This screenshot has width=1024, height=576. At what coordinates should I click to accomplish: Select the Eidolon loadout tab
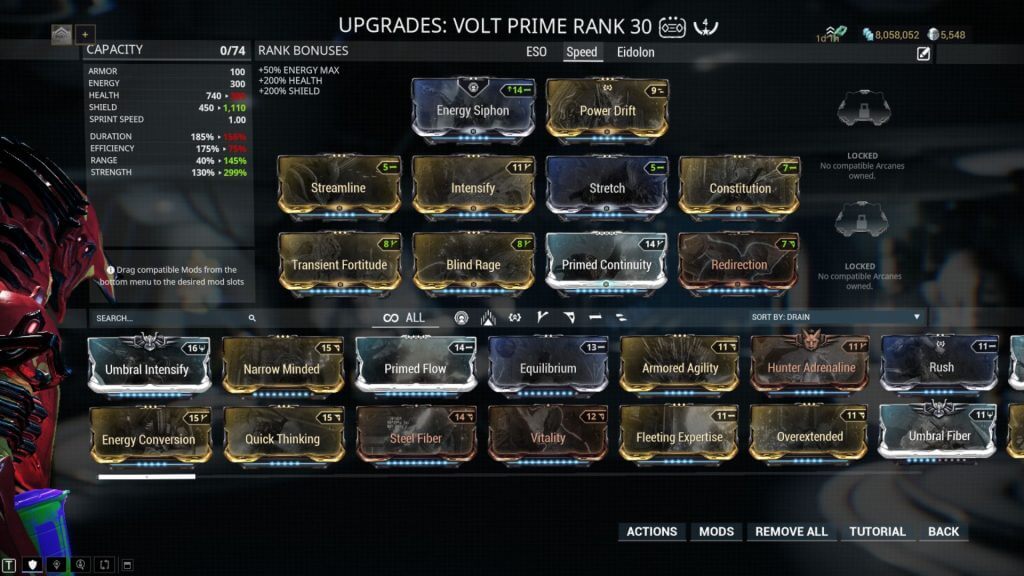coord(636,52)
